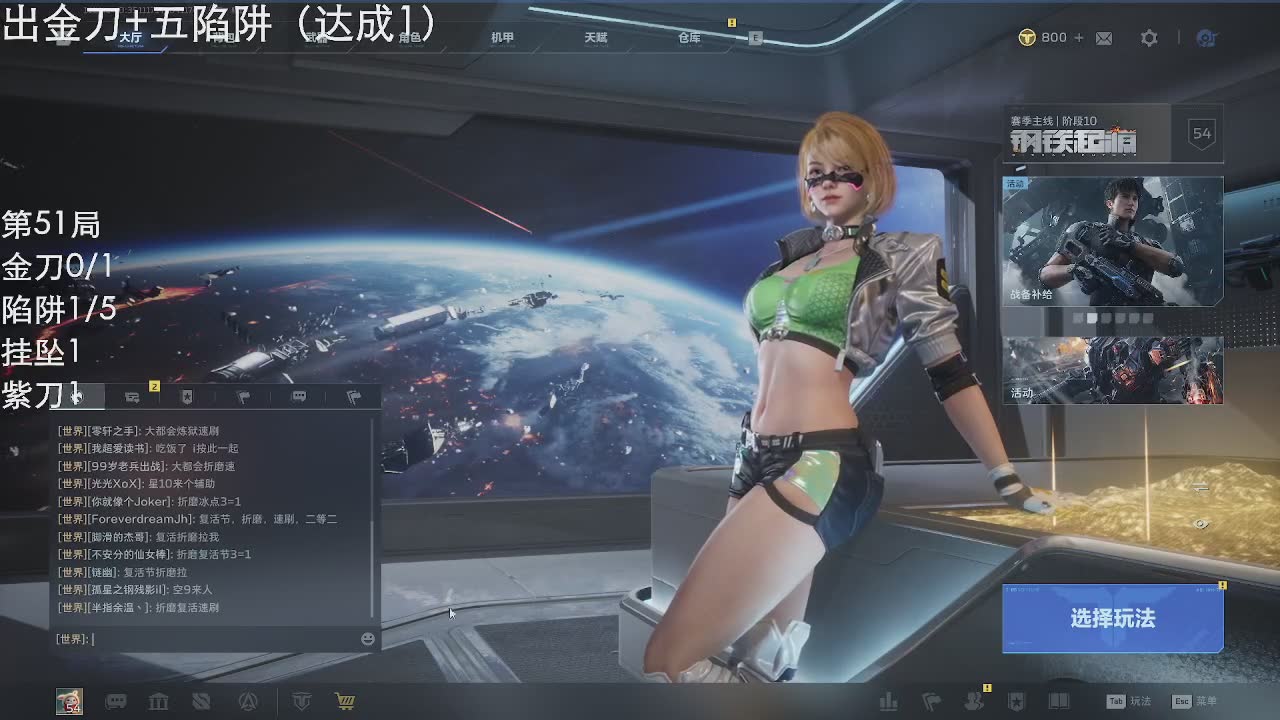Switch to the 天赋 talent tab
Screen dimensions: 1280x720
tap(596, 38)
